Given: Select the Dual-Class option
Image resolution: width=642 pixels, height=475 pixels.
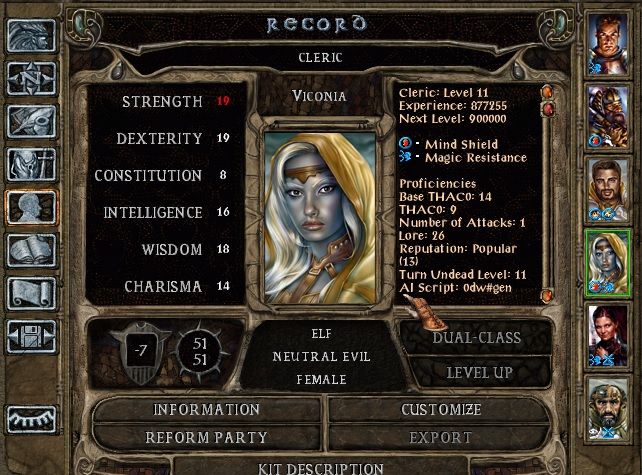Looking at the screenshot, I should 476,338.
